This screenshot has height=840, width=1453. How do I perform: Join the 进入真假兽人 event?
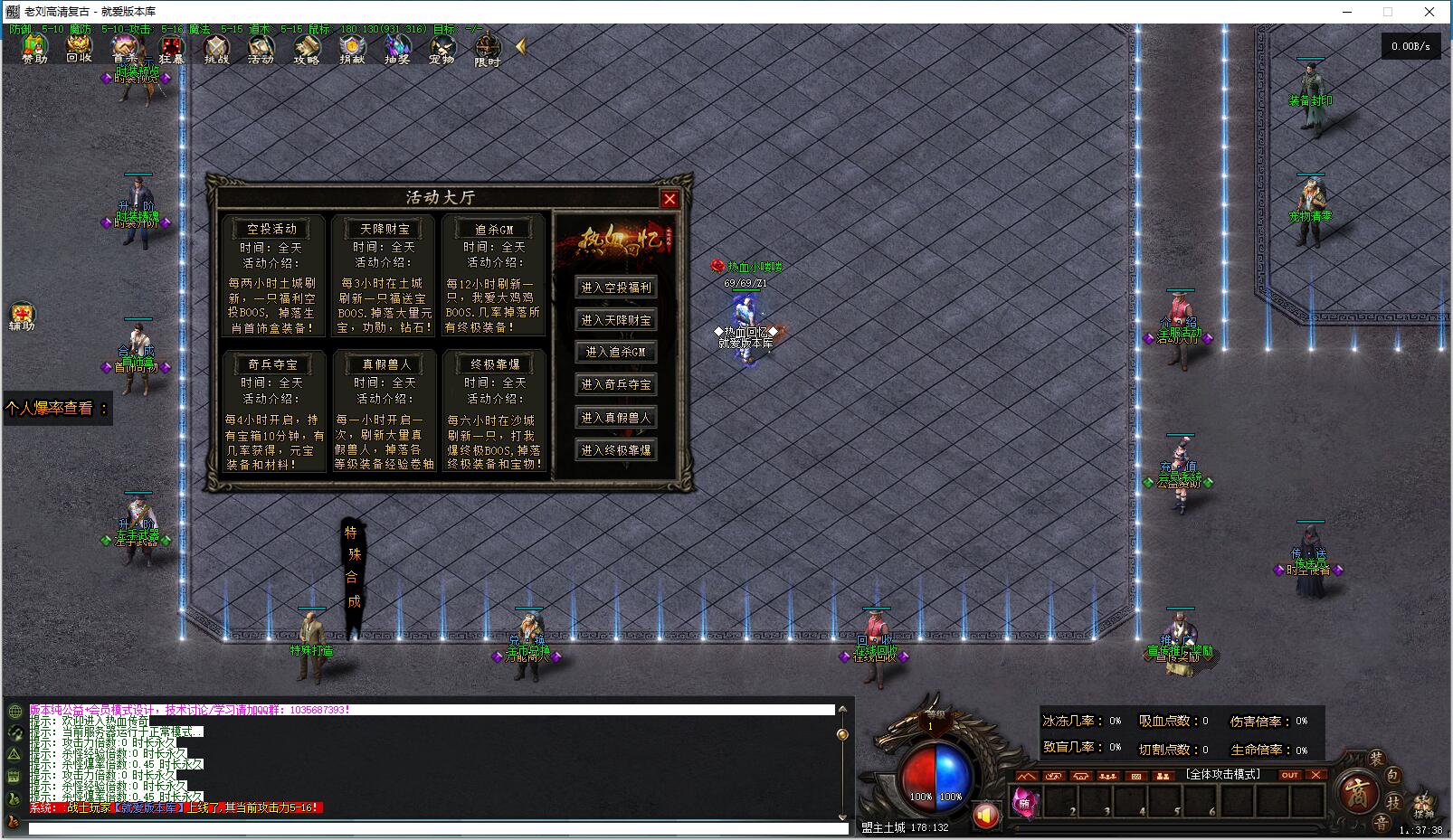click(616, 418)
